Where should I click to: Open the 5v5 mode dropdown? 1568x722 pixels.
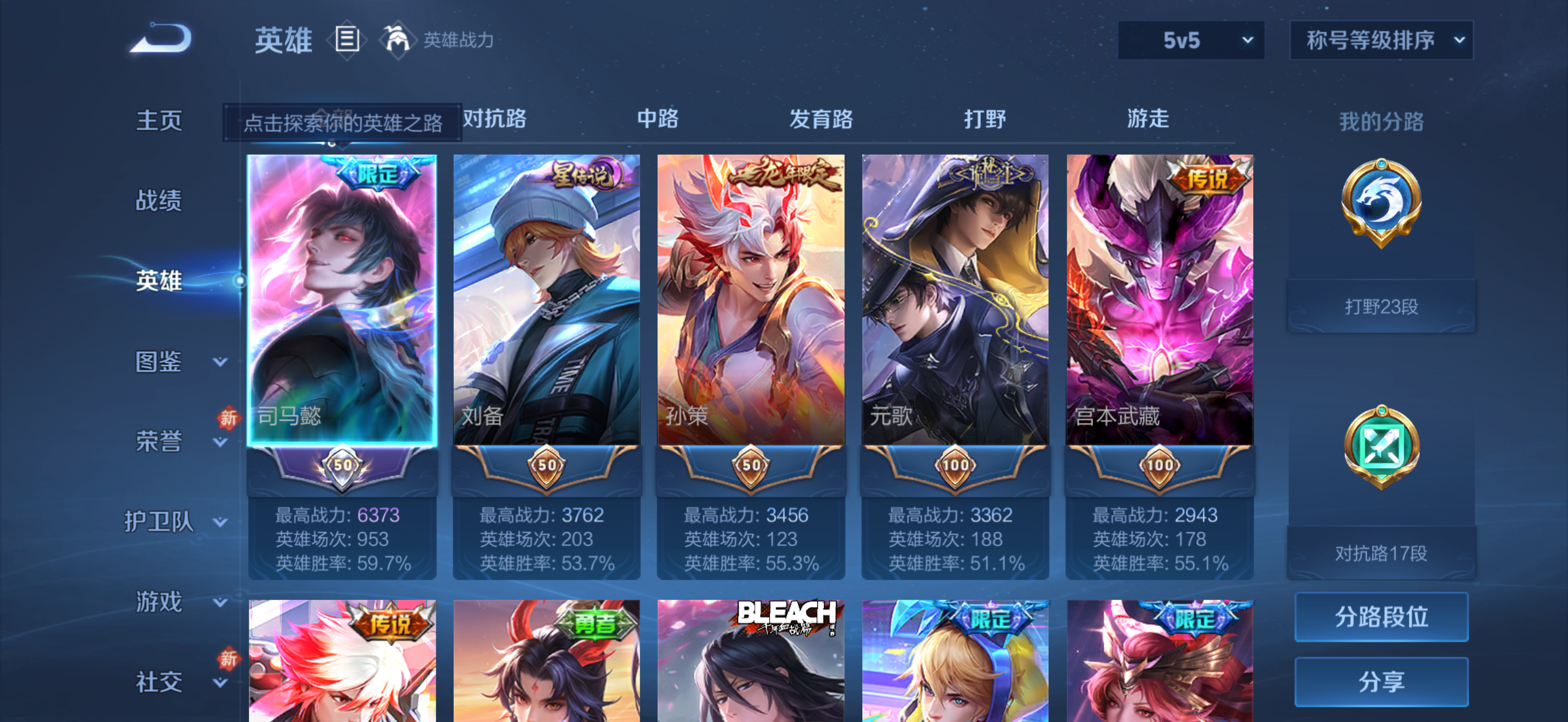pos(1191,39)
